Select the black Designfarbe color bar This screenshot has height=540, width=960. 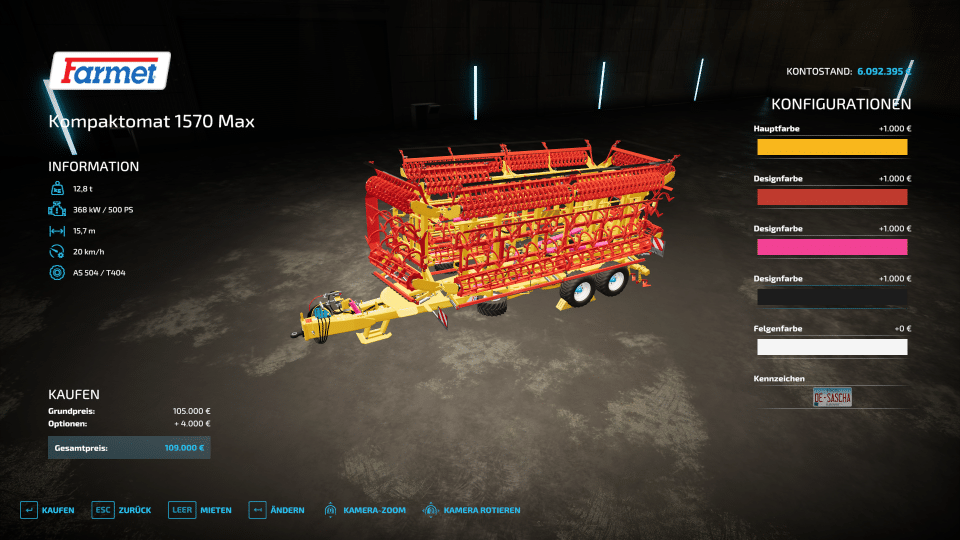pos(832,297)
